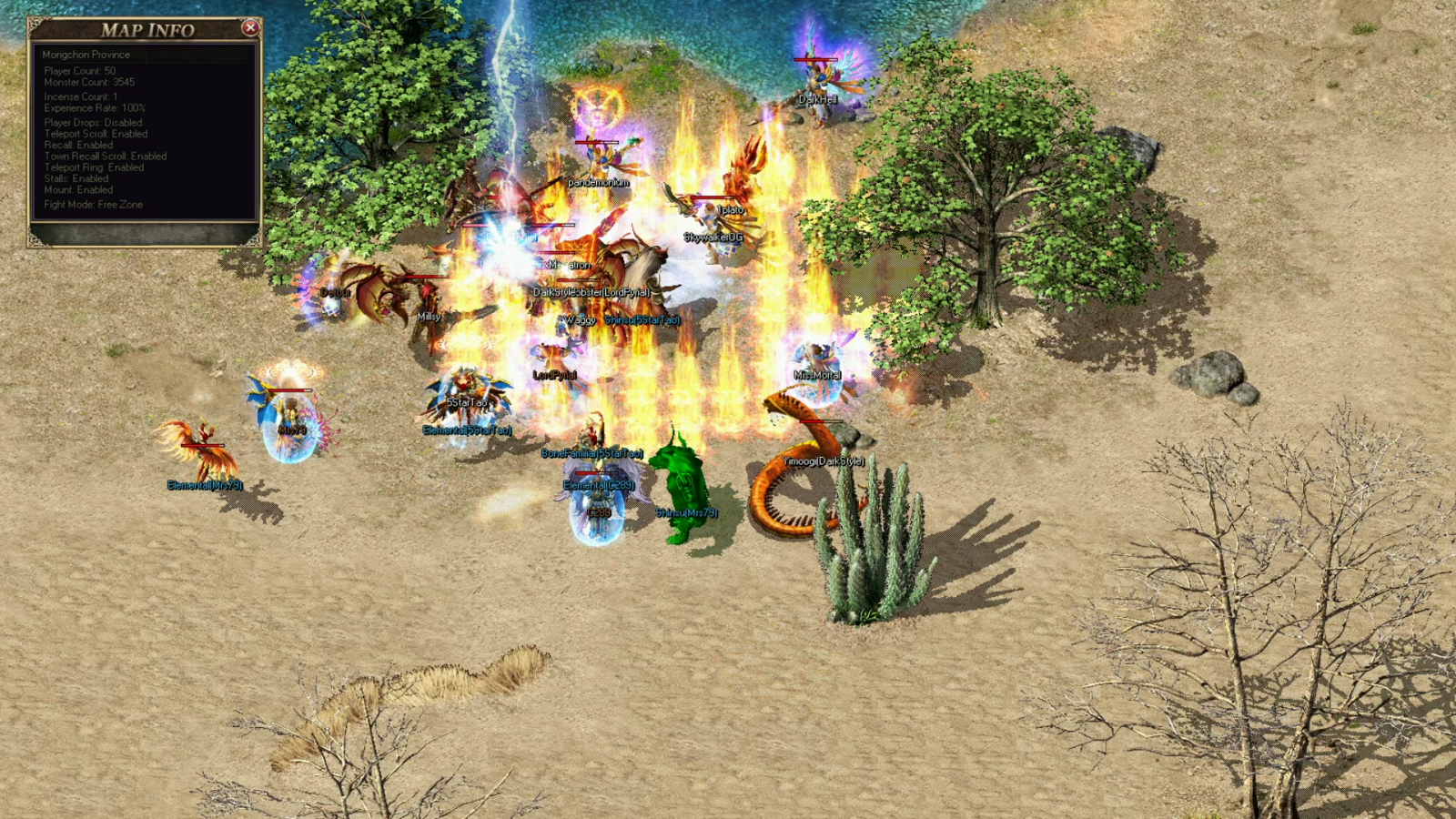This screenshot has width=1456, height=819.
Task: Close the Map Info window
Action: point(250,28)
